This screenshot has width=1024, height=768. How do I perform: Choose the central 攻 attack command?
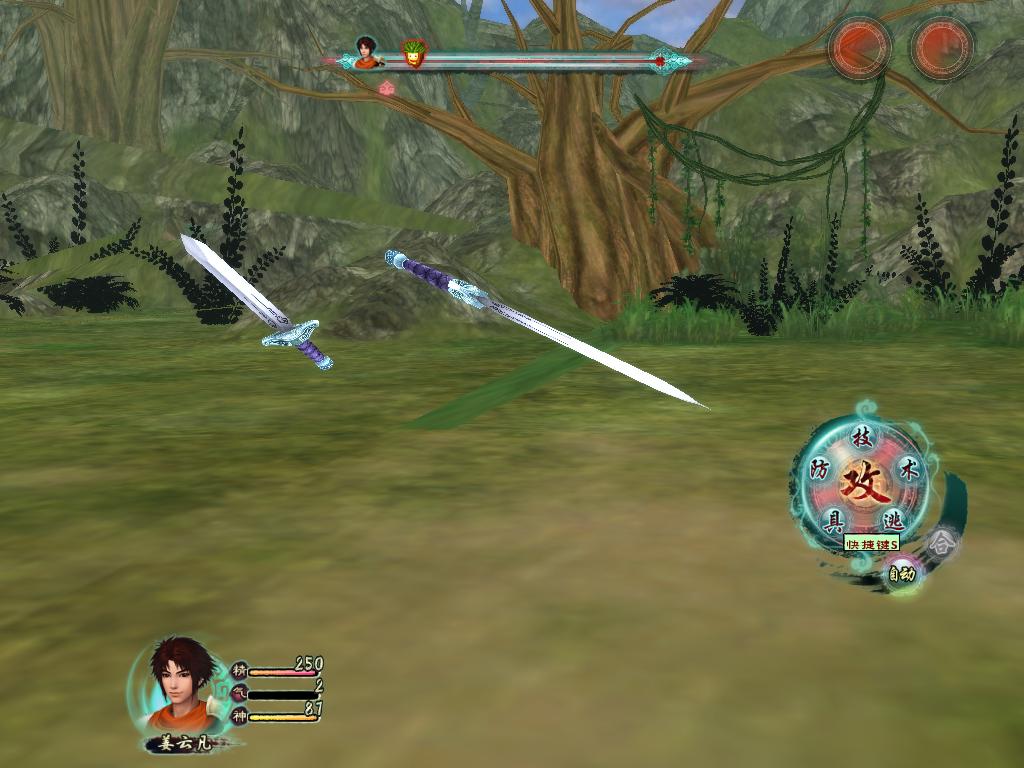862,486
